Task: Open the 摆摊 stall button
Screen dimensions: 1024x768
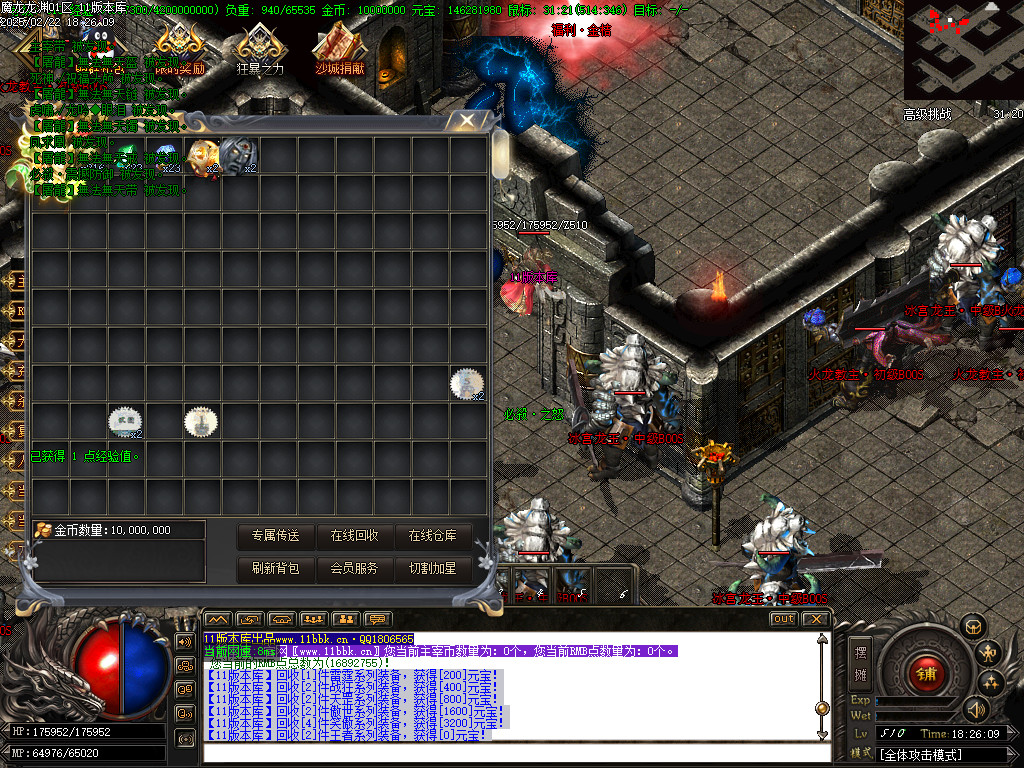Action: [x=860, y=661]
